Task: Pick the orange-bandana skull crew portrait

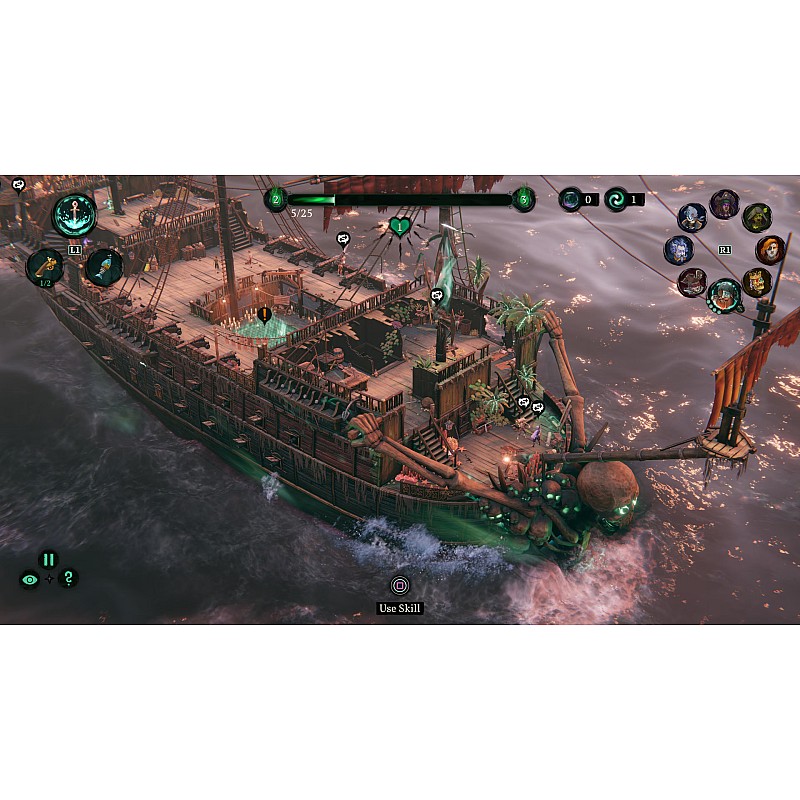Action: pos(770,250)
